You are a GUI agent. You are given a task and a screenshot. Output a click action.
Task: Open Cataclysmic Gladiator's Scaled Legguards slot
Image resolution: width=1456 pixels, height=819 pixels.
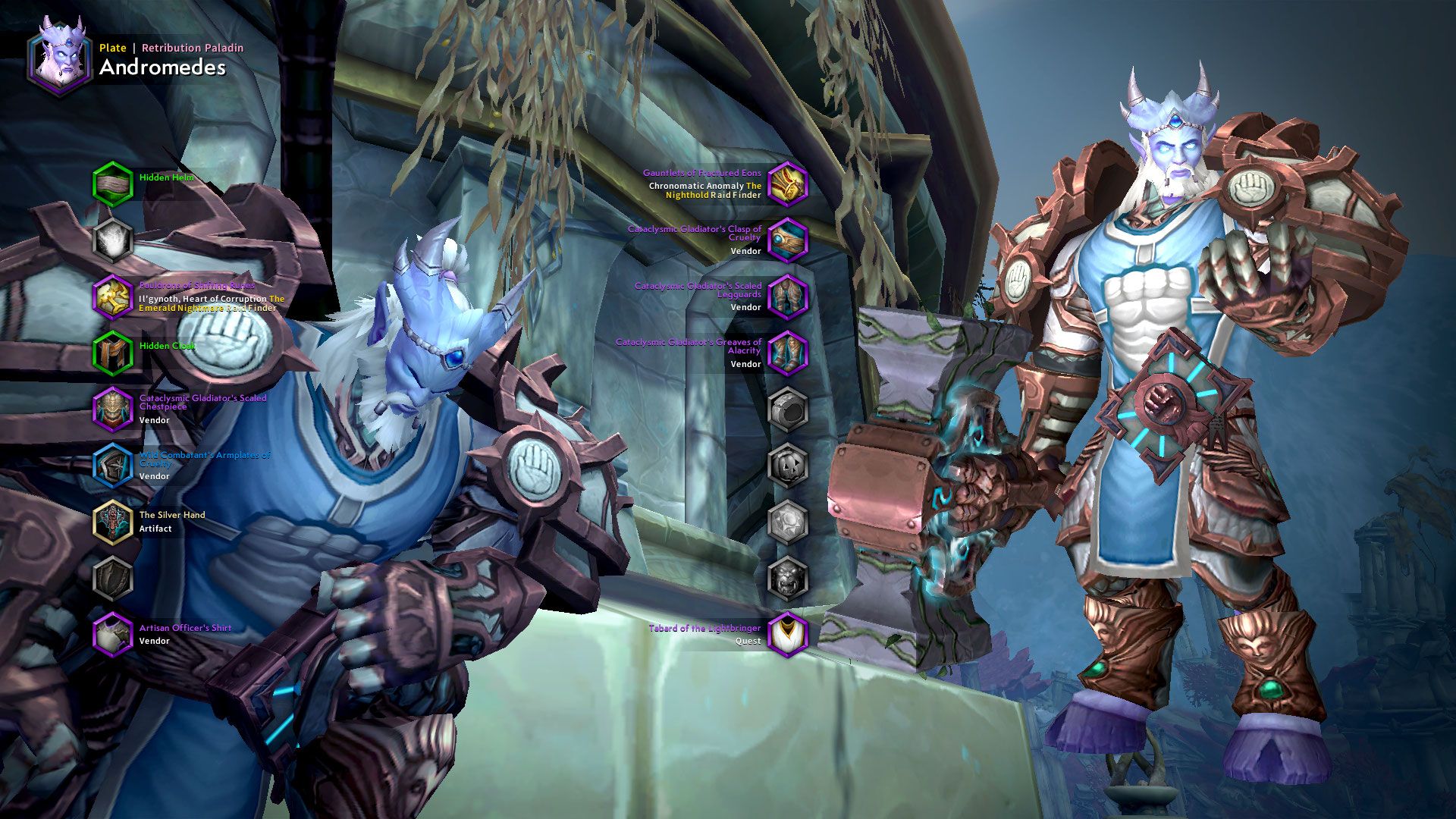tap(787, 297)
